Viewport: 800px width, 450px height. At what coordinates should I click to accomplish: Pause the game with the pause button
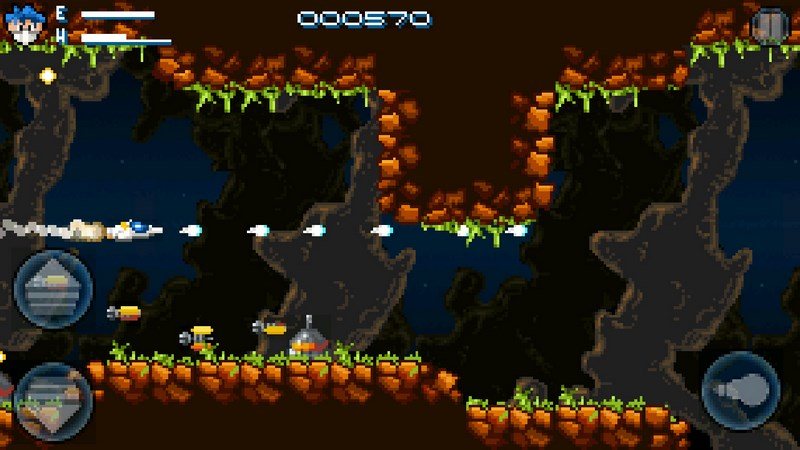[770, 24]
